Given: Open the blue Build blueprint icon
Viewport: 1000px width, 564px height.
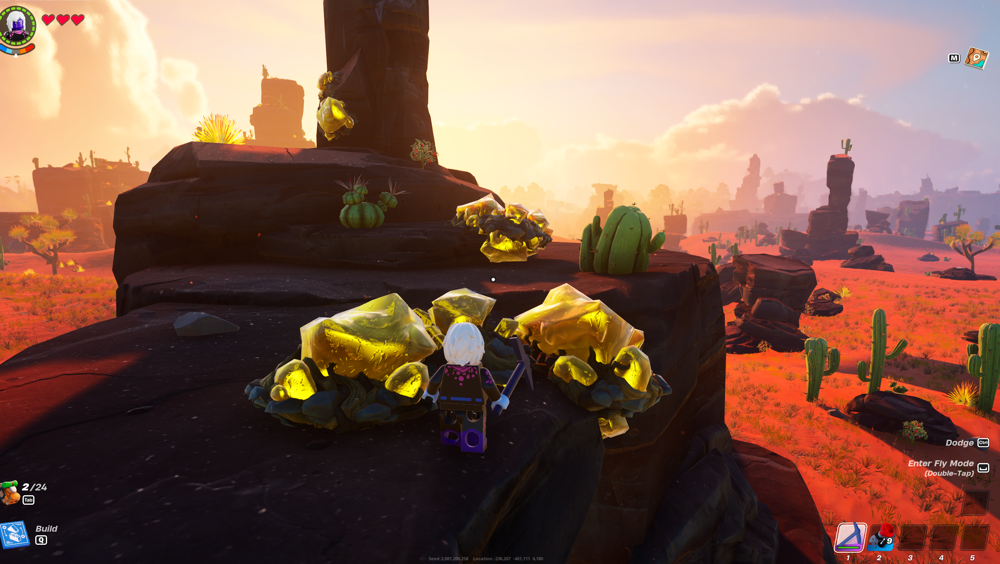Looking at the screenshot, I should point(14,535).
